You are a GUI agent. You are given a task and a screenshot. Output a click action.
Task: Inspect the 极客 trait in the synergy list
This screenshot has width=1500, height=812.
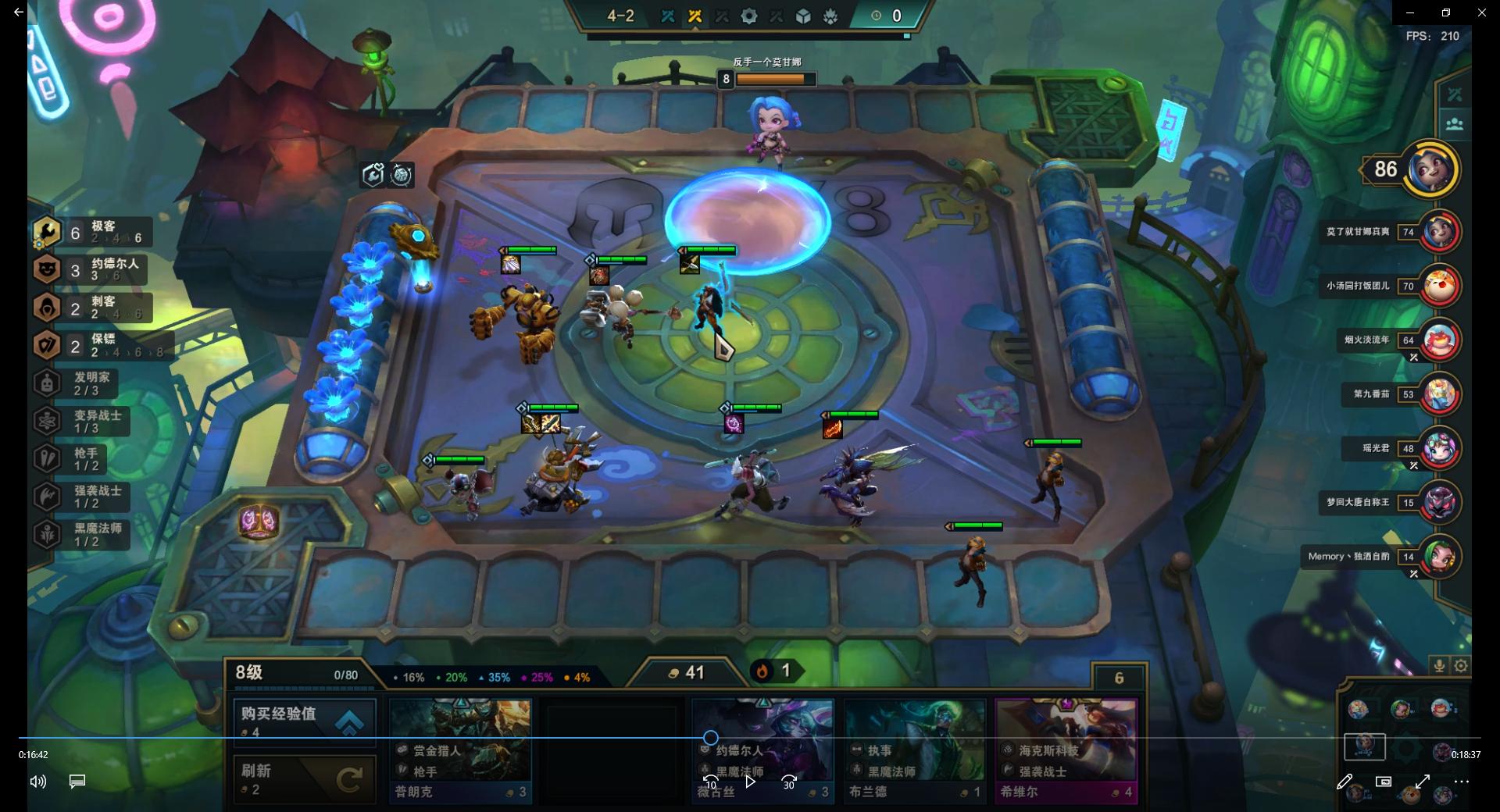[94, 233]
